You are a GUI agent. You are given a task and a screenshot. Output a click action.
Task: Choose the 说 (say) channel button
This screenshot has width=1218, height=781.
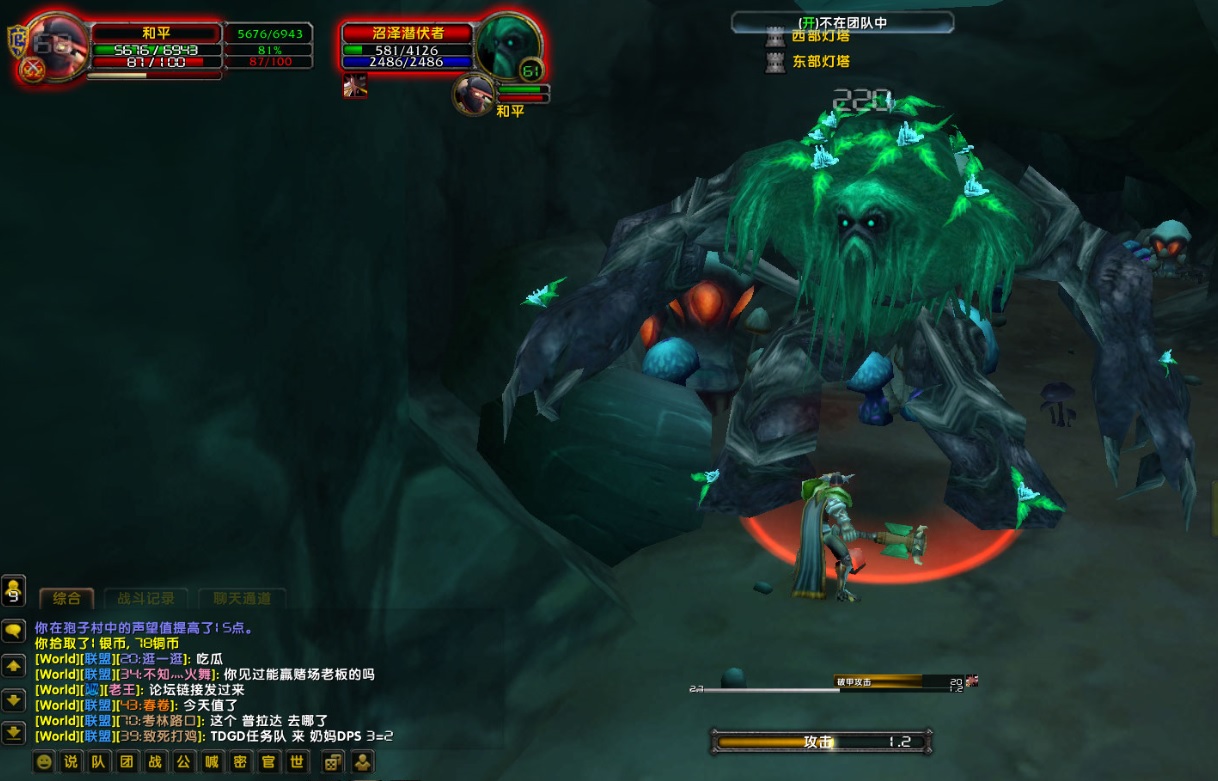click(71, 762)
